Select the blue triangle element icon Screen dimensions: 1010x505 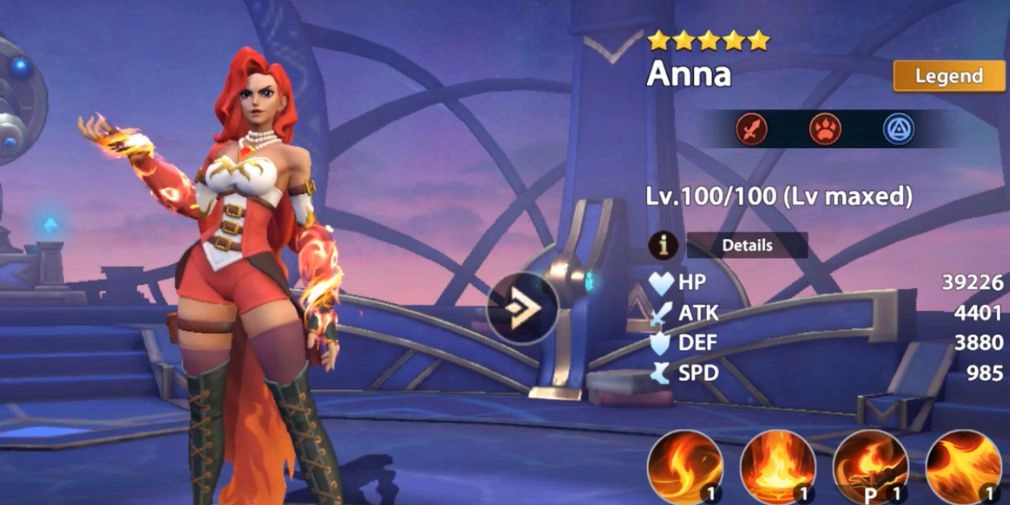899,129
